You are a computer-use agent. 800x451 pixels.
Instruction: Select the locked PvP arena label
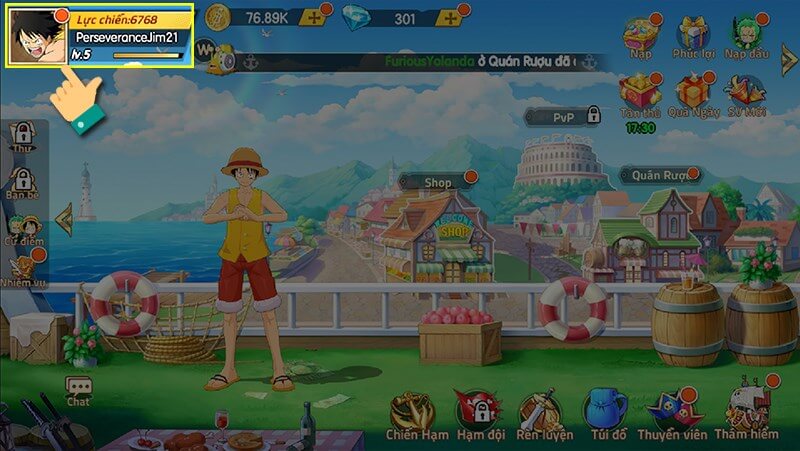pyautogui.click(x=564, y=117)
